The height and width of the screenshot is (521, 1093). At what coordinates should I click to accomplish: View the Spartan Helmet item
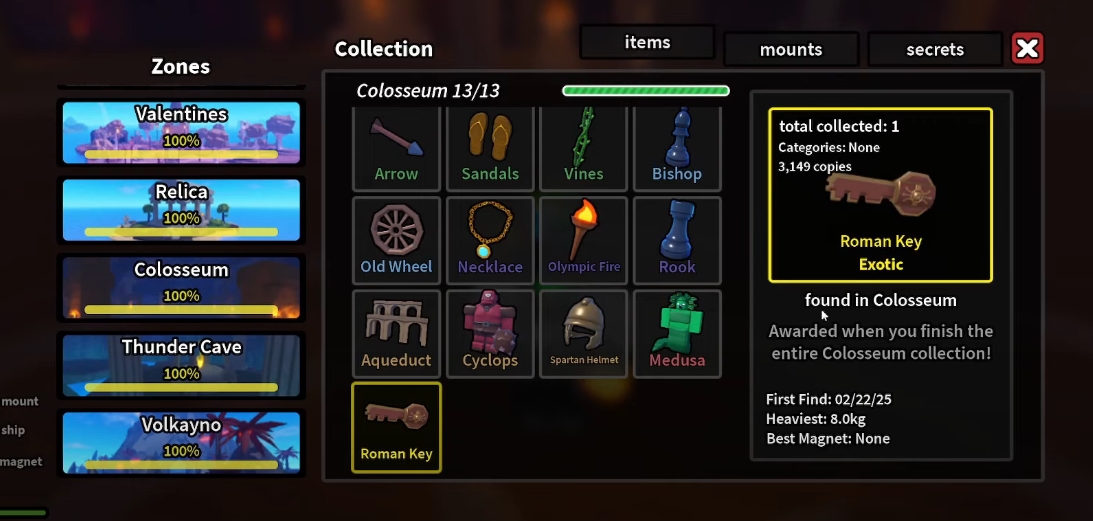click(584, 333)
